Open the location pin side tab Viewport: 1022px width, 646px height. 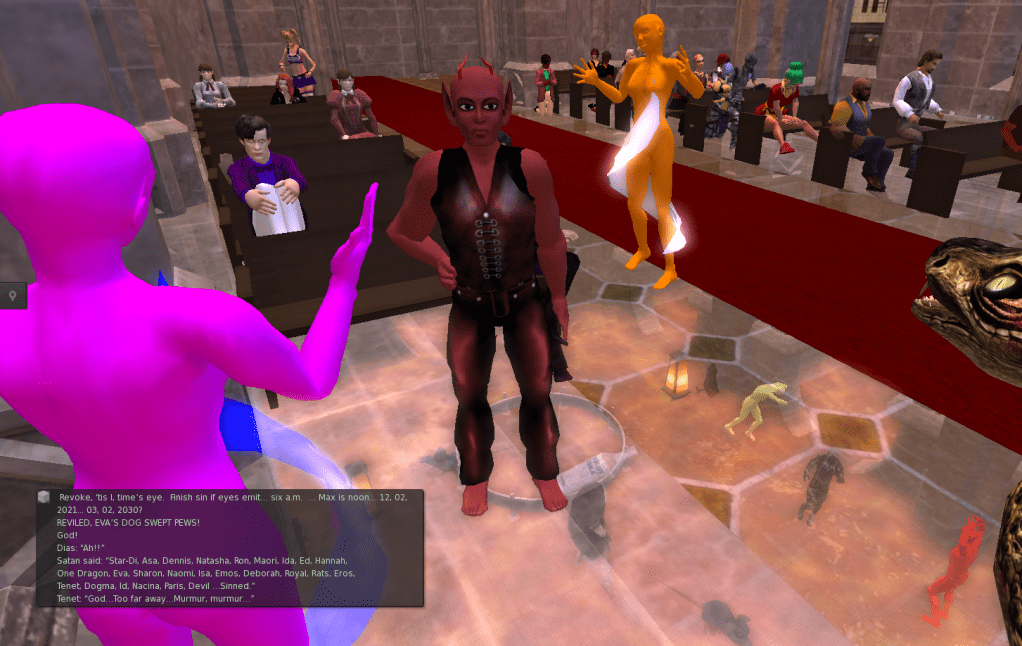pos(12,295)
